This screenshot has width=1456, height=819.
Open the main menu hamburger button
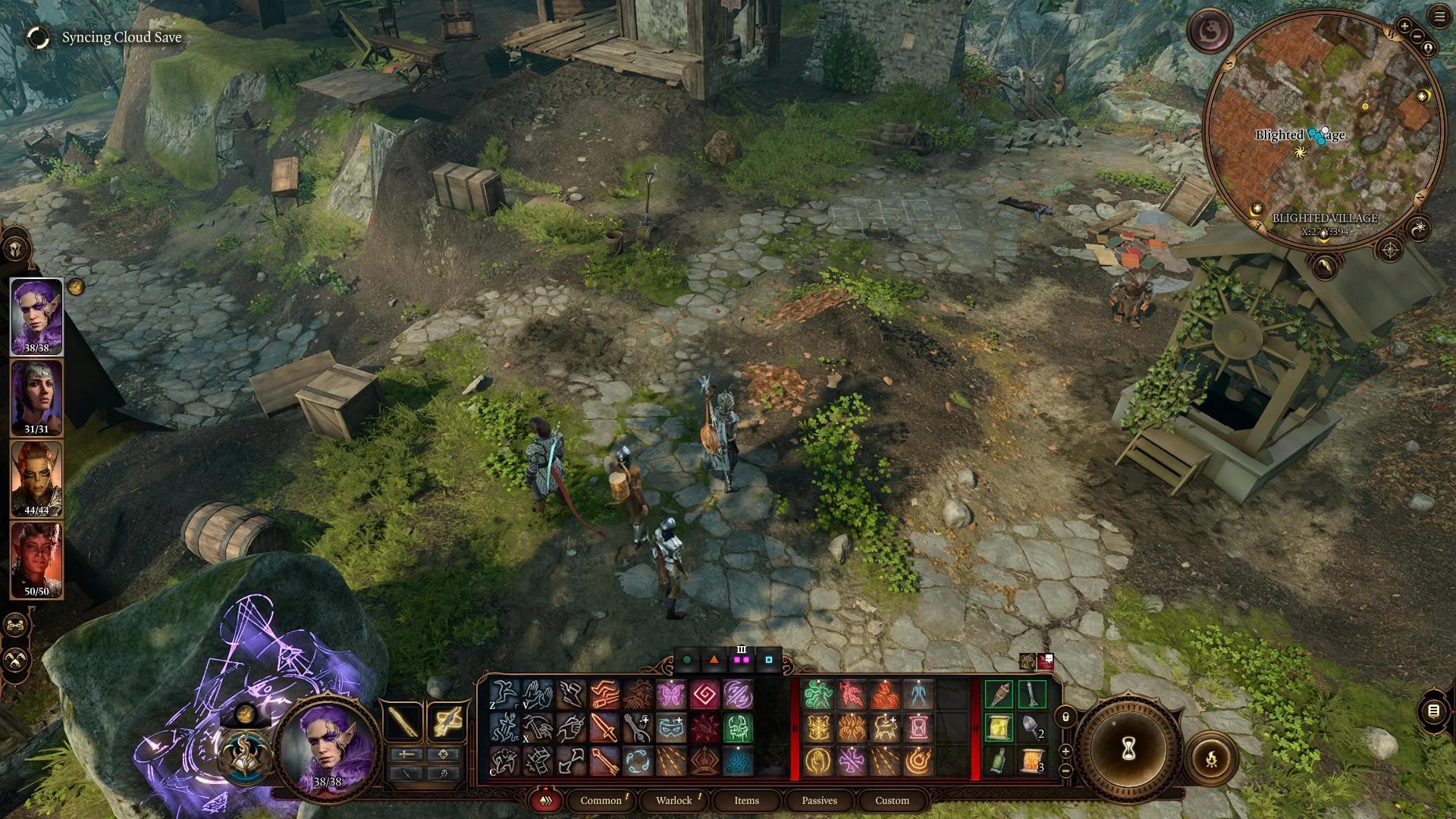click(1439, 17)
